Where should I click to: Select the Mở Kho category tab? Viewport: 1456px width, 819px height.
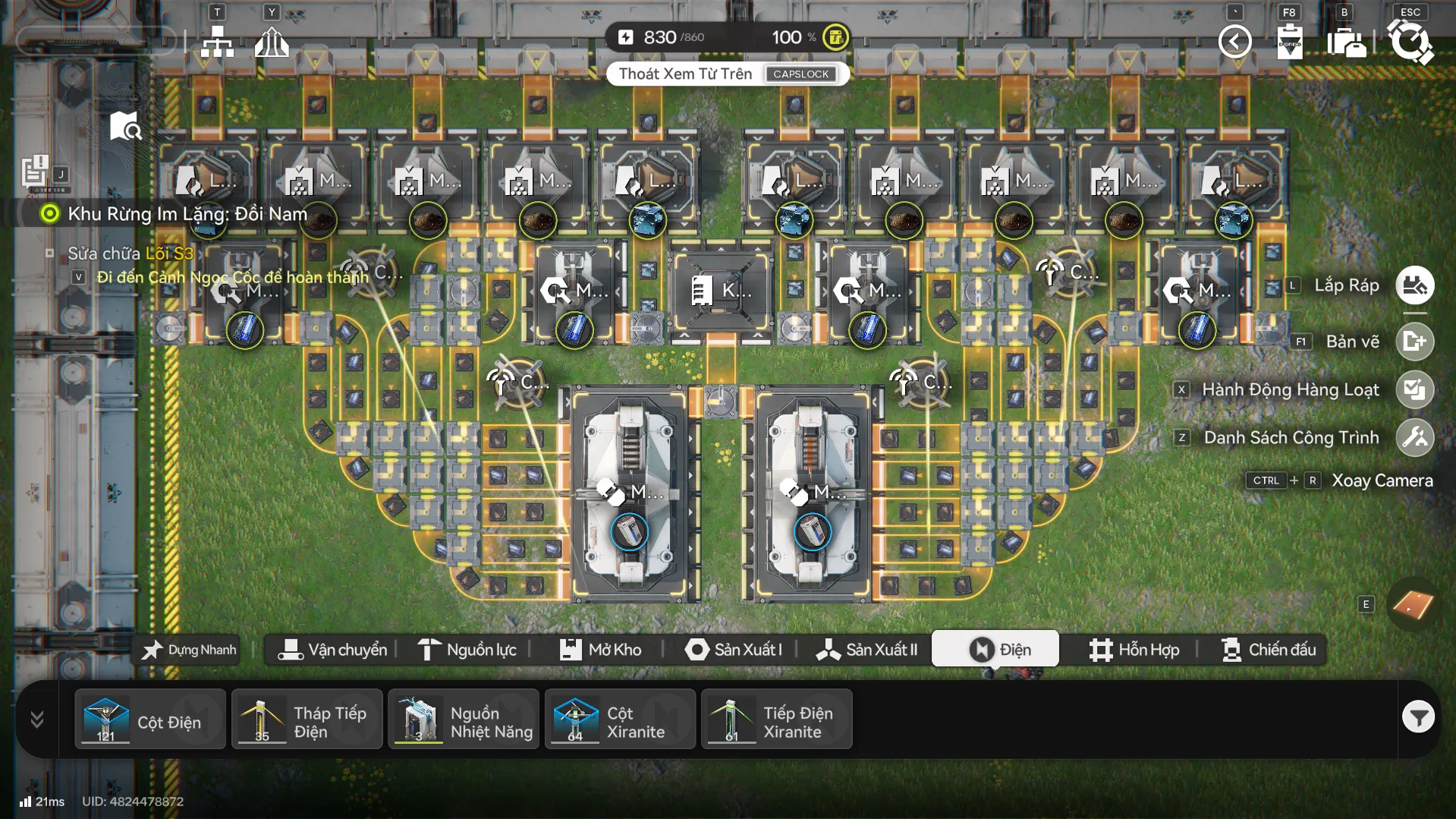tap(600, 650)
